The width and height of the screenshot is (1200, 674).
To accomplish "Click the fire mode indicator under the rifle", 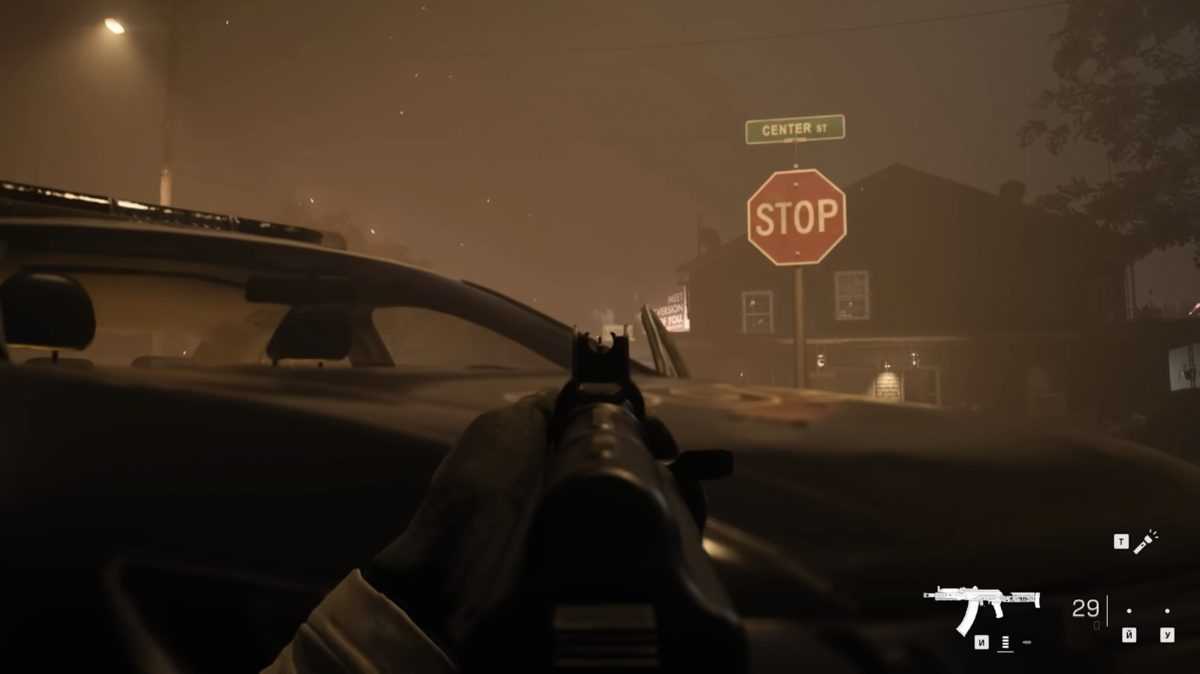I will click(x=1005, y=642).
